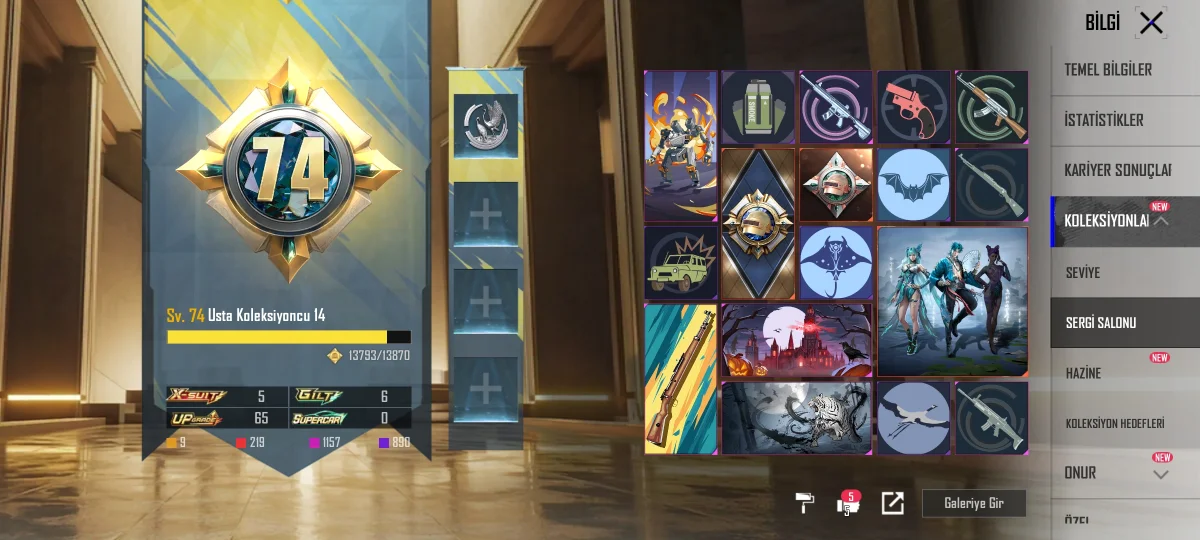Expand the Onur section
This screenshot has width=1200, height=540.
1160,474
